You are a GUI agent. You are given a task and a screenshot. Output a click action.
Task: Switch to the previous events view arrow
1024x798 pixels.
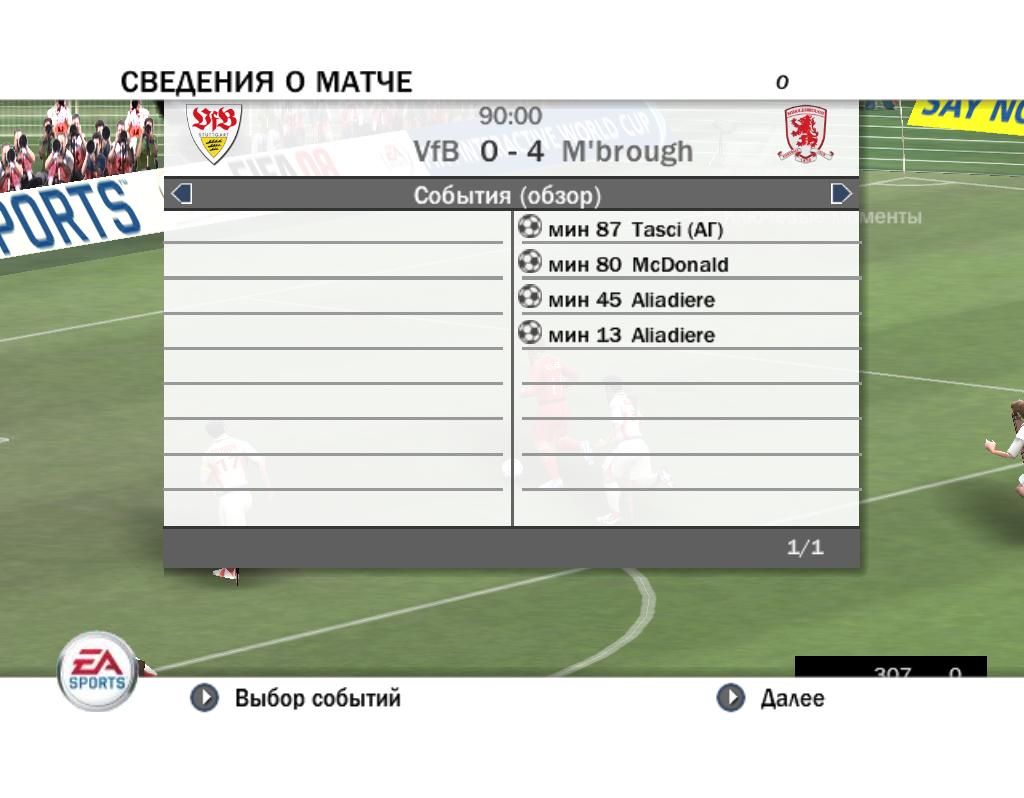[182, 194]
